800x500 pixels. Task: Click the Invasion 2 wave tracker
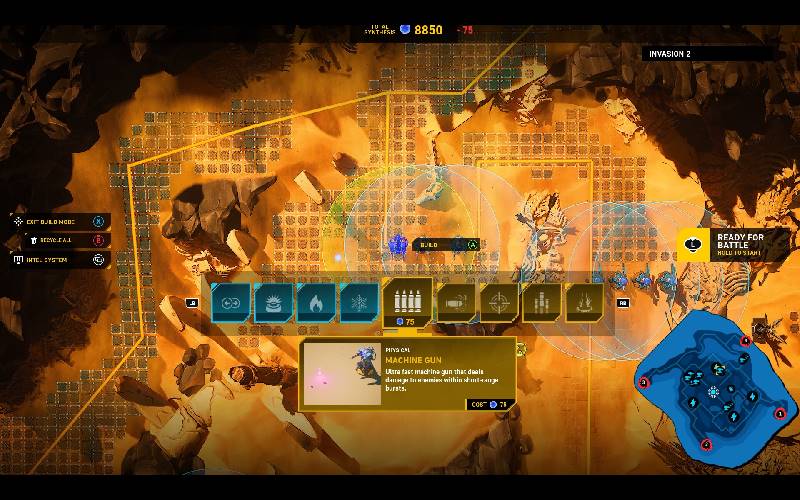[x=702, y=53]
